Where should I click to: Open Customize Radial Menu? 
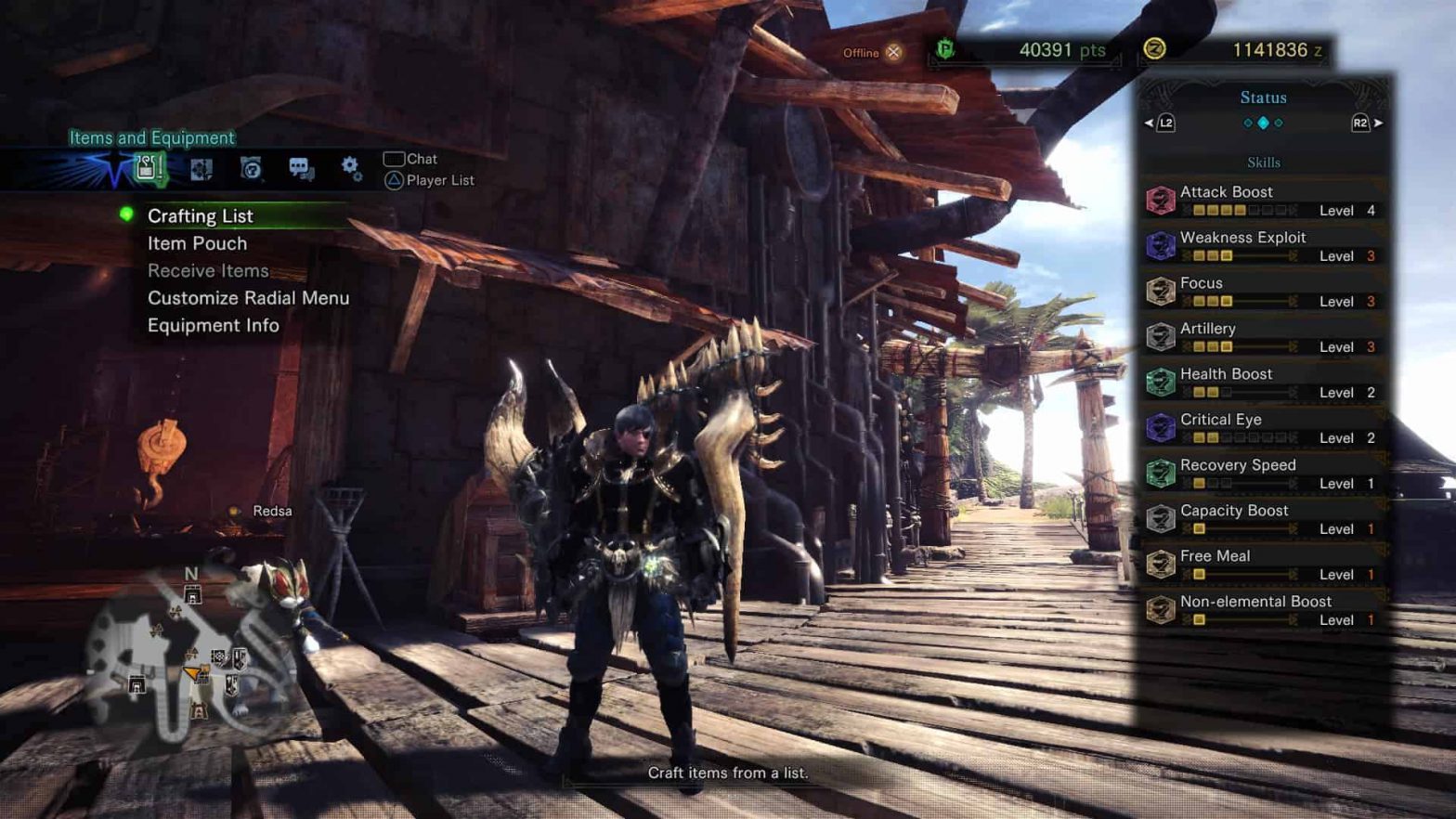pos(248,298)
